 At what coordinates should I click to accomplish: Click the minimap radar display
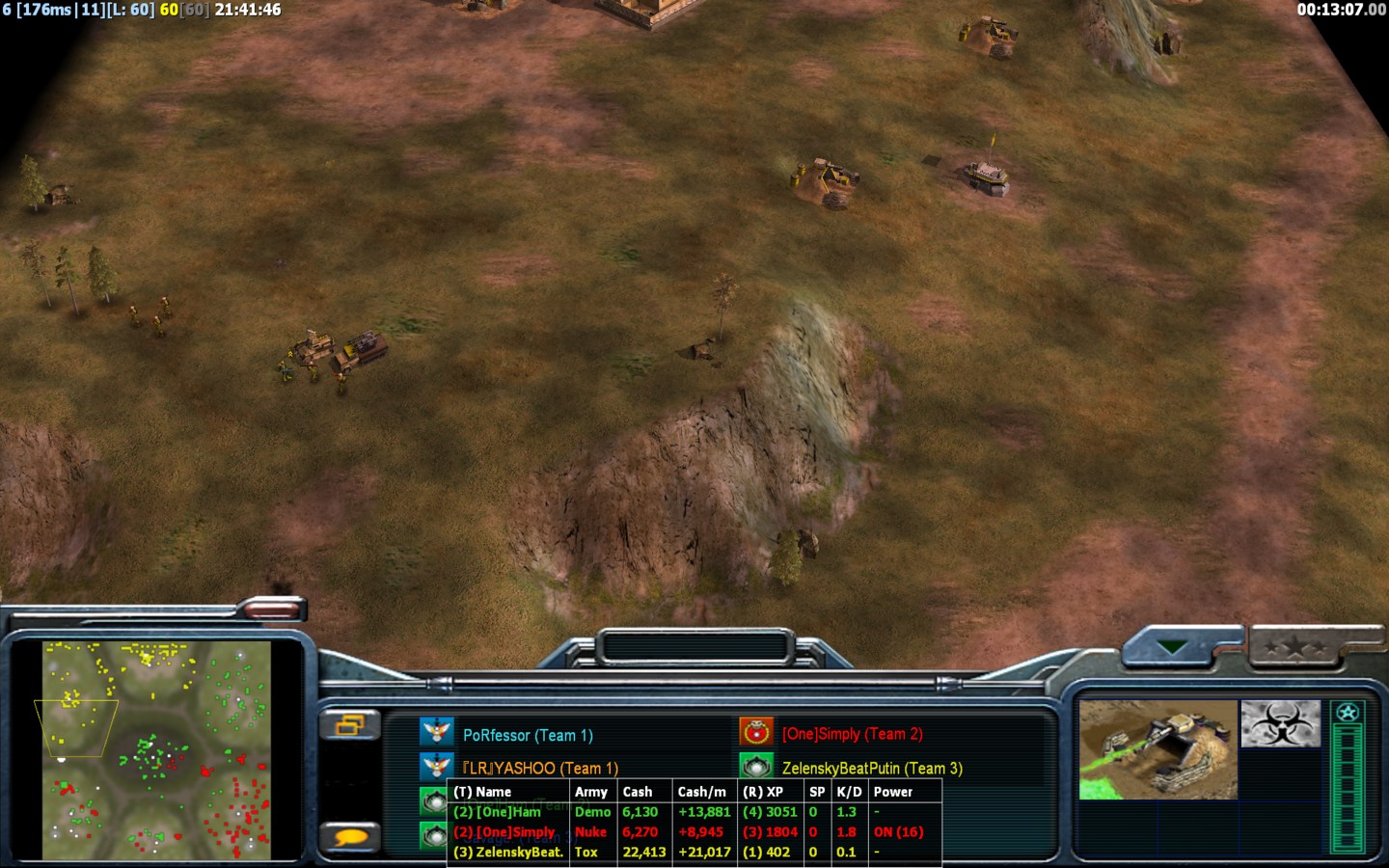click(157, 749)
